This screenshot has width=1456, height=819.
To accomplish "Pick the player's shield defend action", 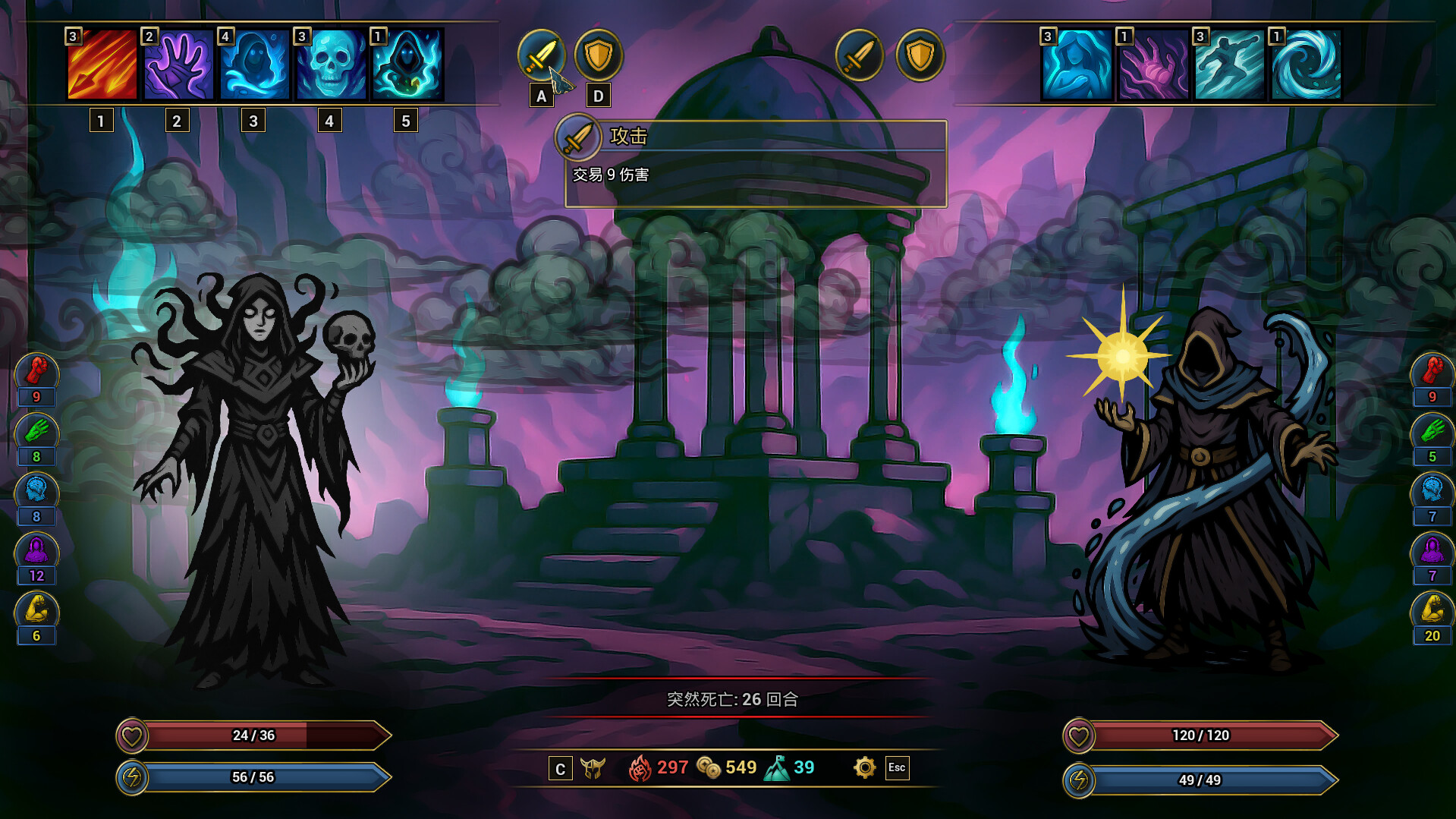I will pos(599,55).
